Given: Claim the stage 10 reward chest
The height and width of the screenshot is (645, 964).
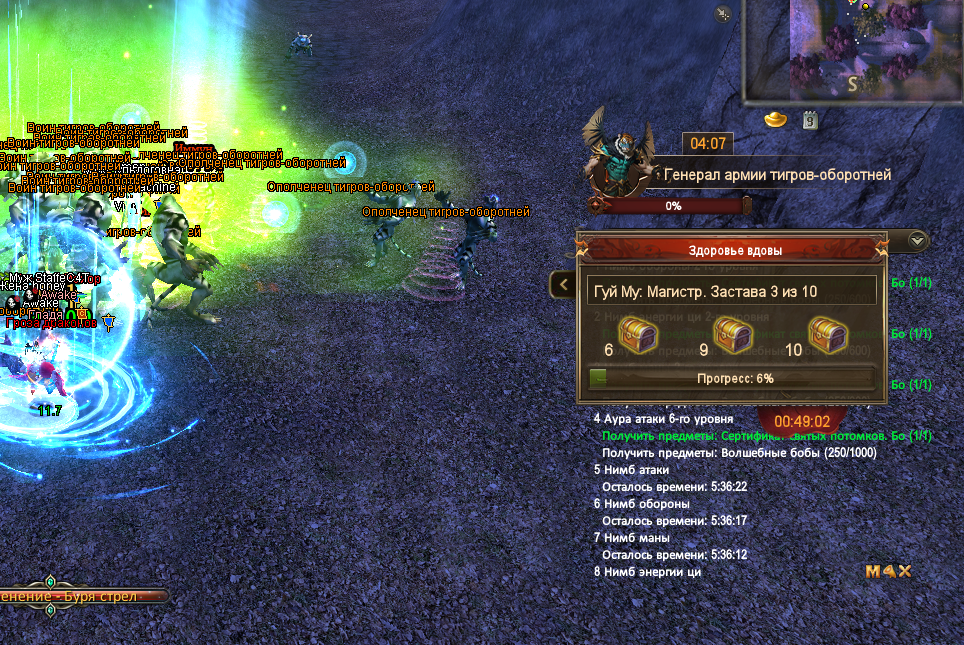Looking at the screenshot, I should click(828, 332).
